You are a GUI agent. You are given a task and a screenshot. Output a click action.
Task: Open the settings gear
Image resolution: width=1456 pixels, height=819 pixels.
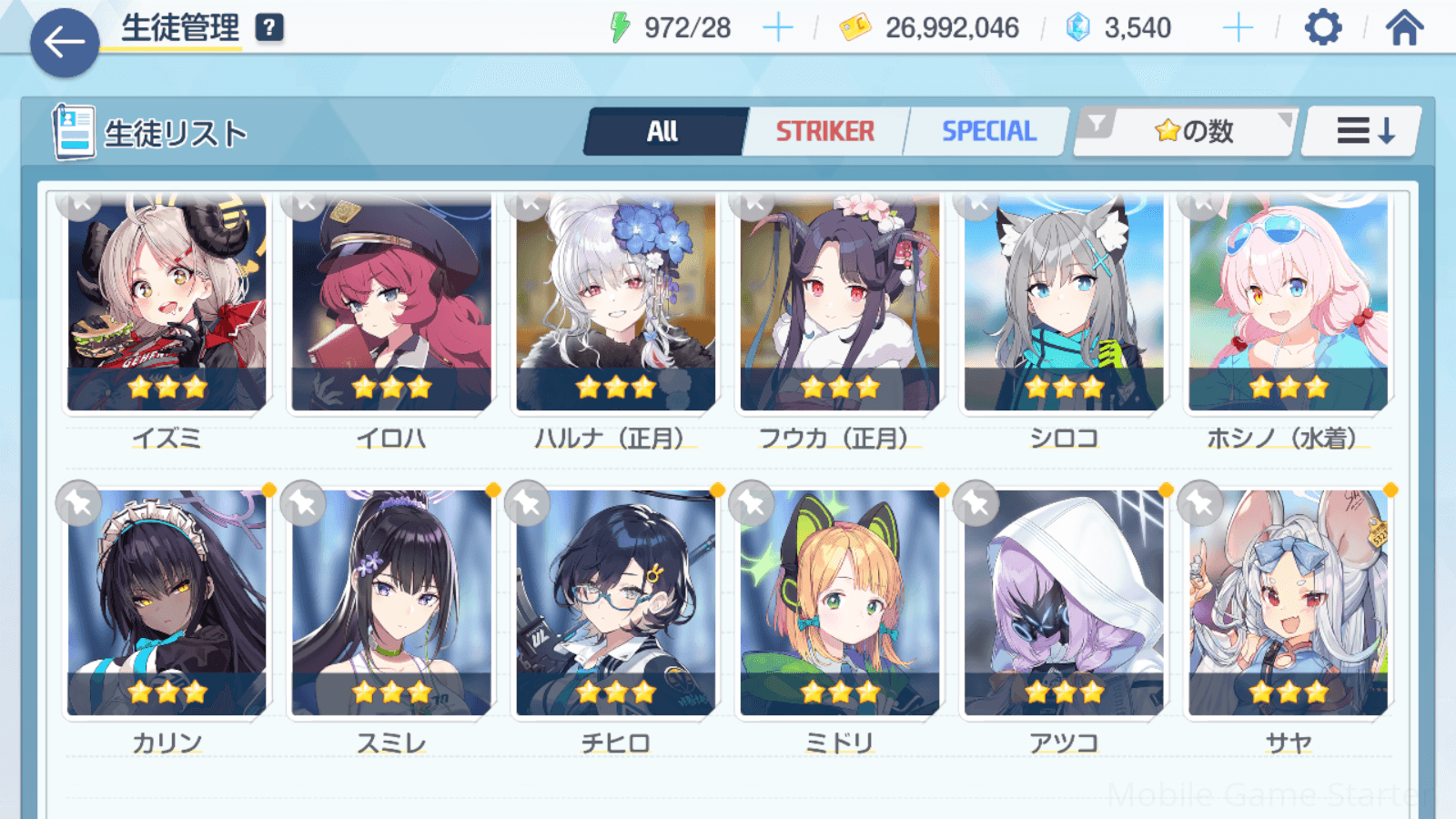click(x=1322, y=28)
